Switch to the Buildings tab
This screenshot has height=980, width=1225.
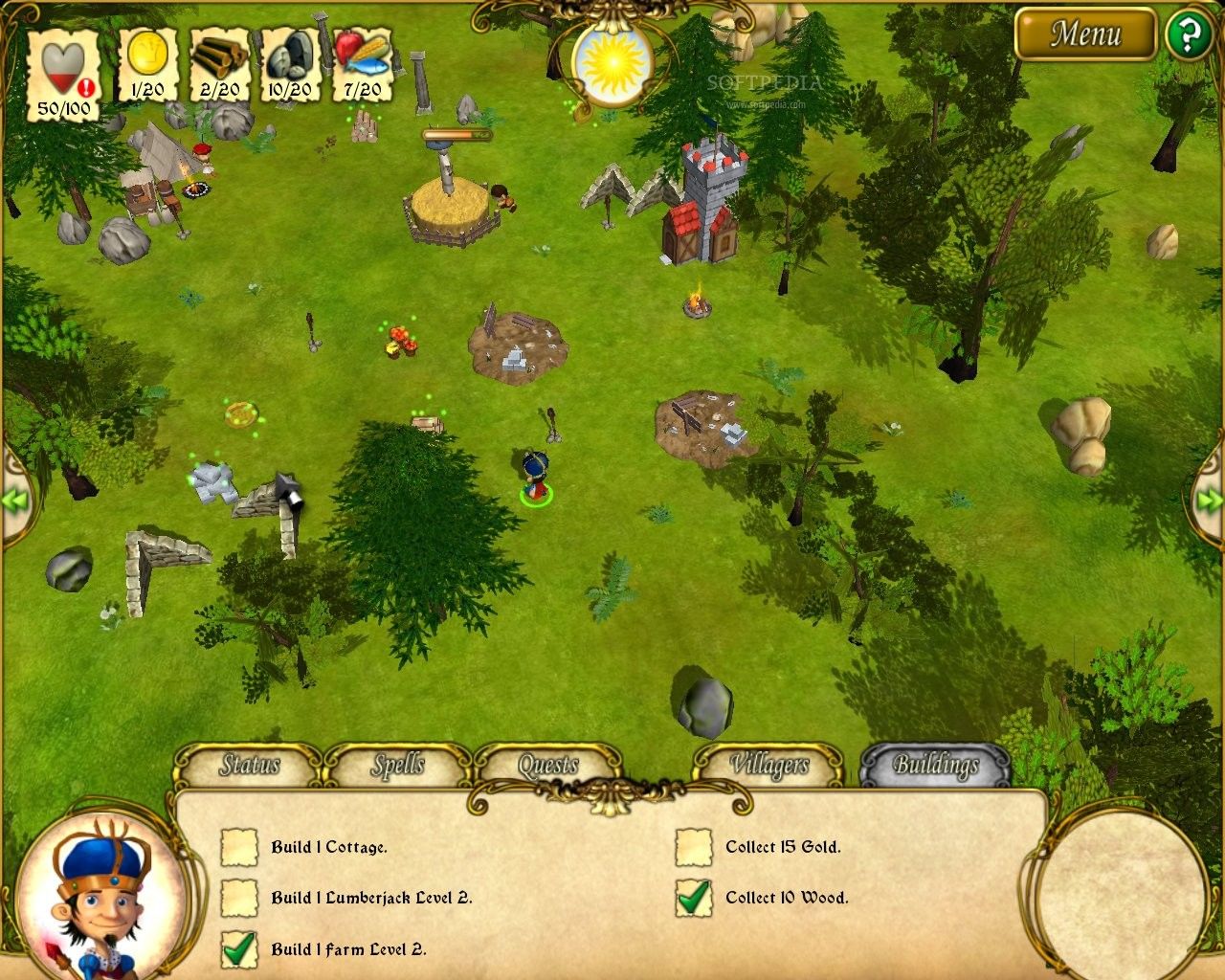[x=935, y=765]
